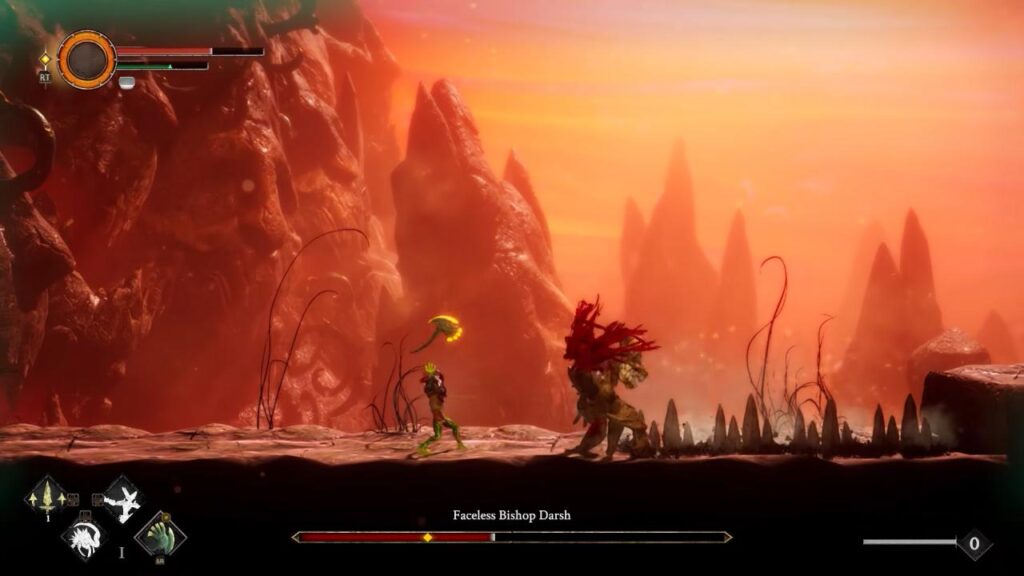The image size is (1024, 576).
Task: Click the orange circular character portrait
Action: tap(87, 59)
